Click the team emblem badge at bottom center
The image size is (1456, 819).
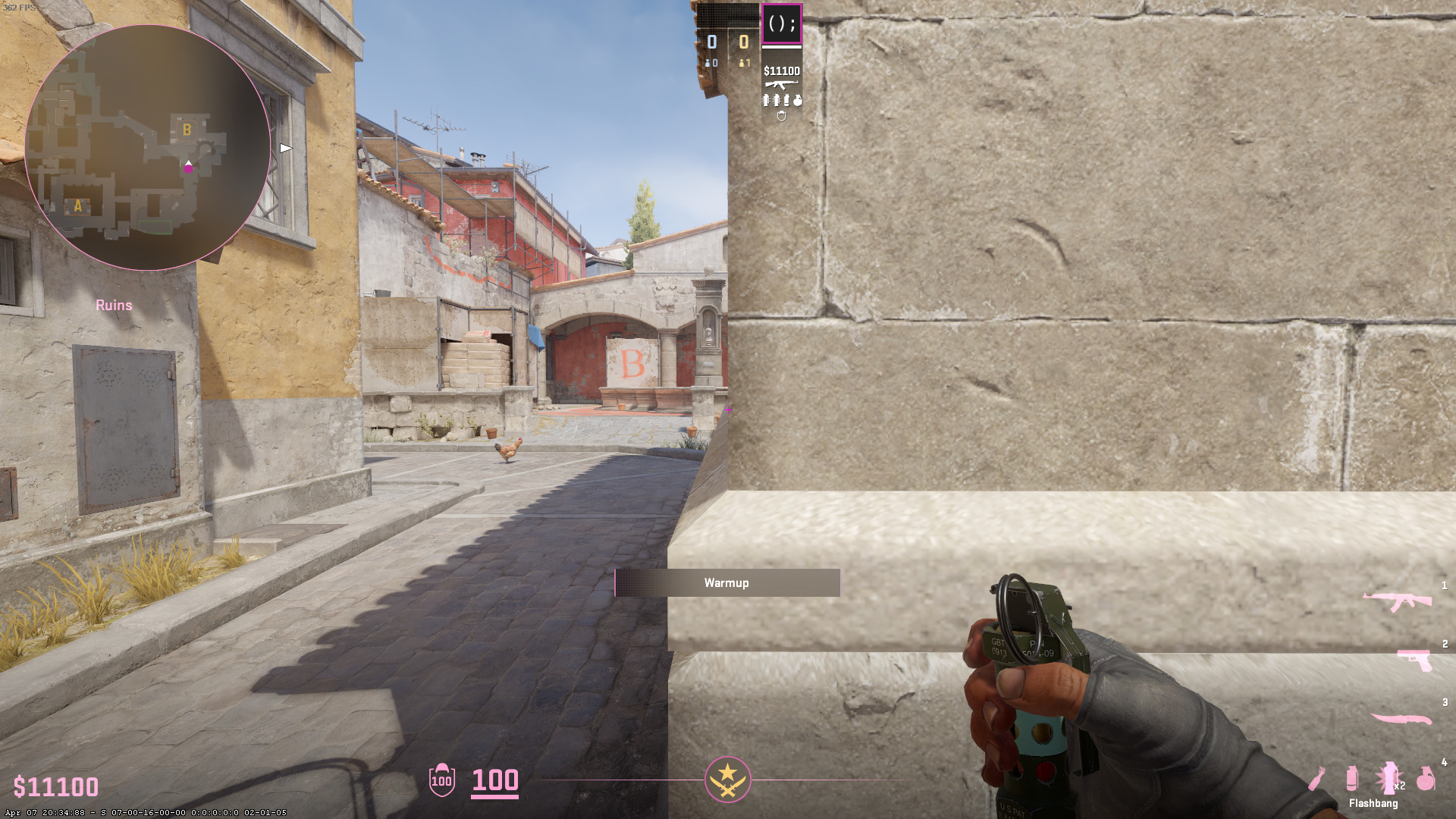(x=727, y=780)
